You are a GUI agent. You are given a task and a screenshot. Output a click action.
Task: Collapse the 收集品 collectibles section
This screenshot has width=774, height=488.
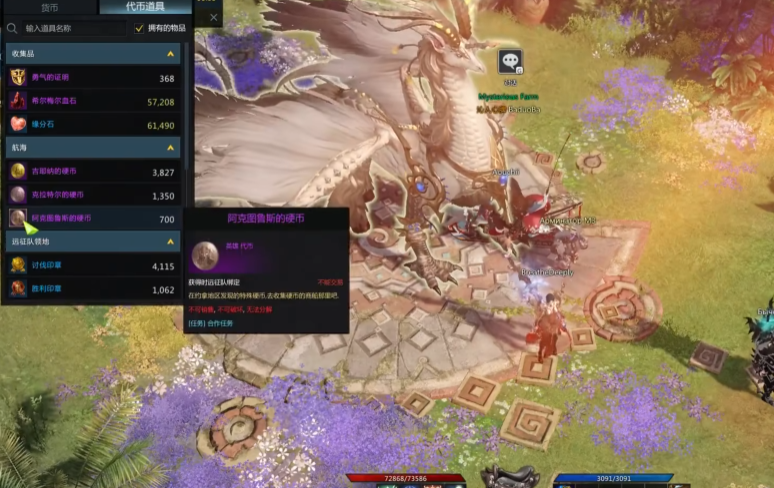pos(171,53)
